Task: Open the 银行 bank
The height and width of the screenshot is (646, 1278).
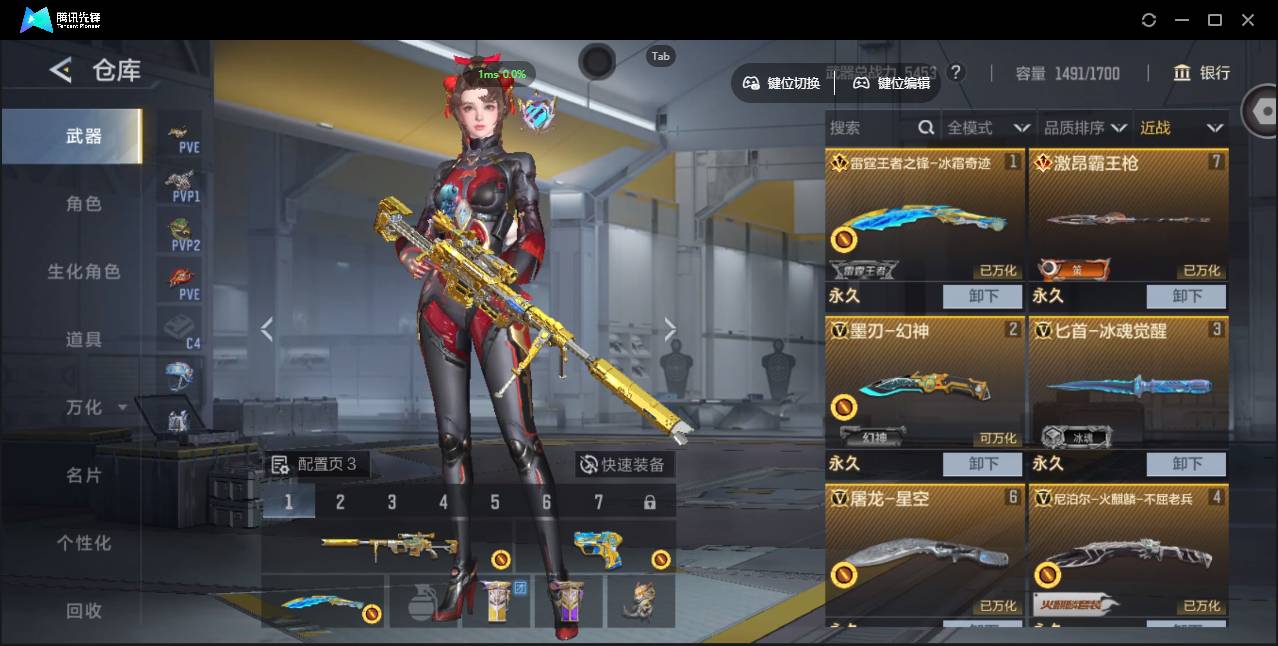Action: pos(1202,73)
